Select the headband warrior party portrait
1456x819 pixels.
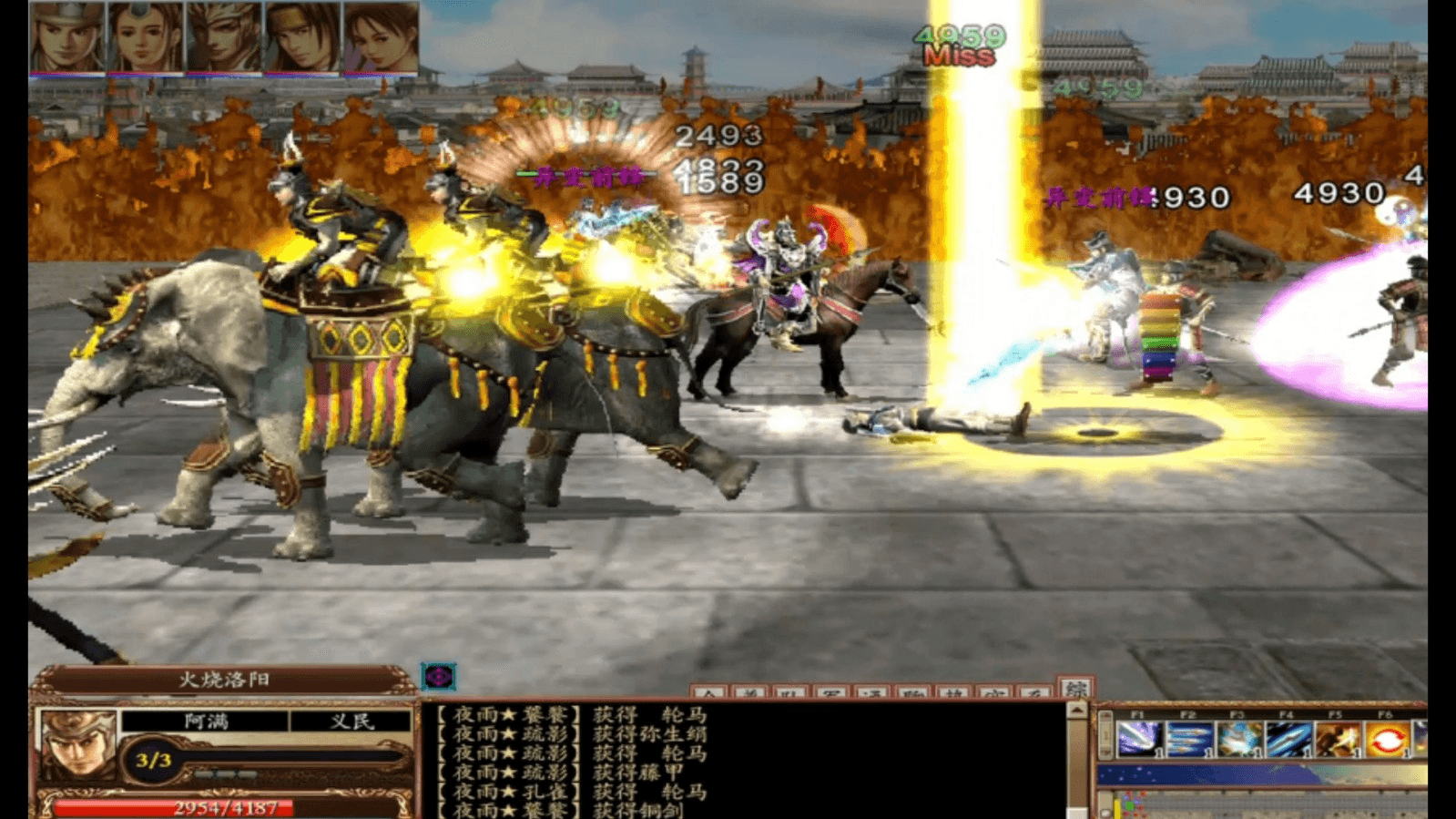tap(302, 36)
